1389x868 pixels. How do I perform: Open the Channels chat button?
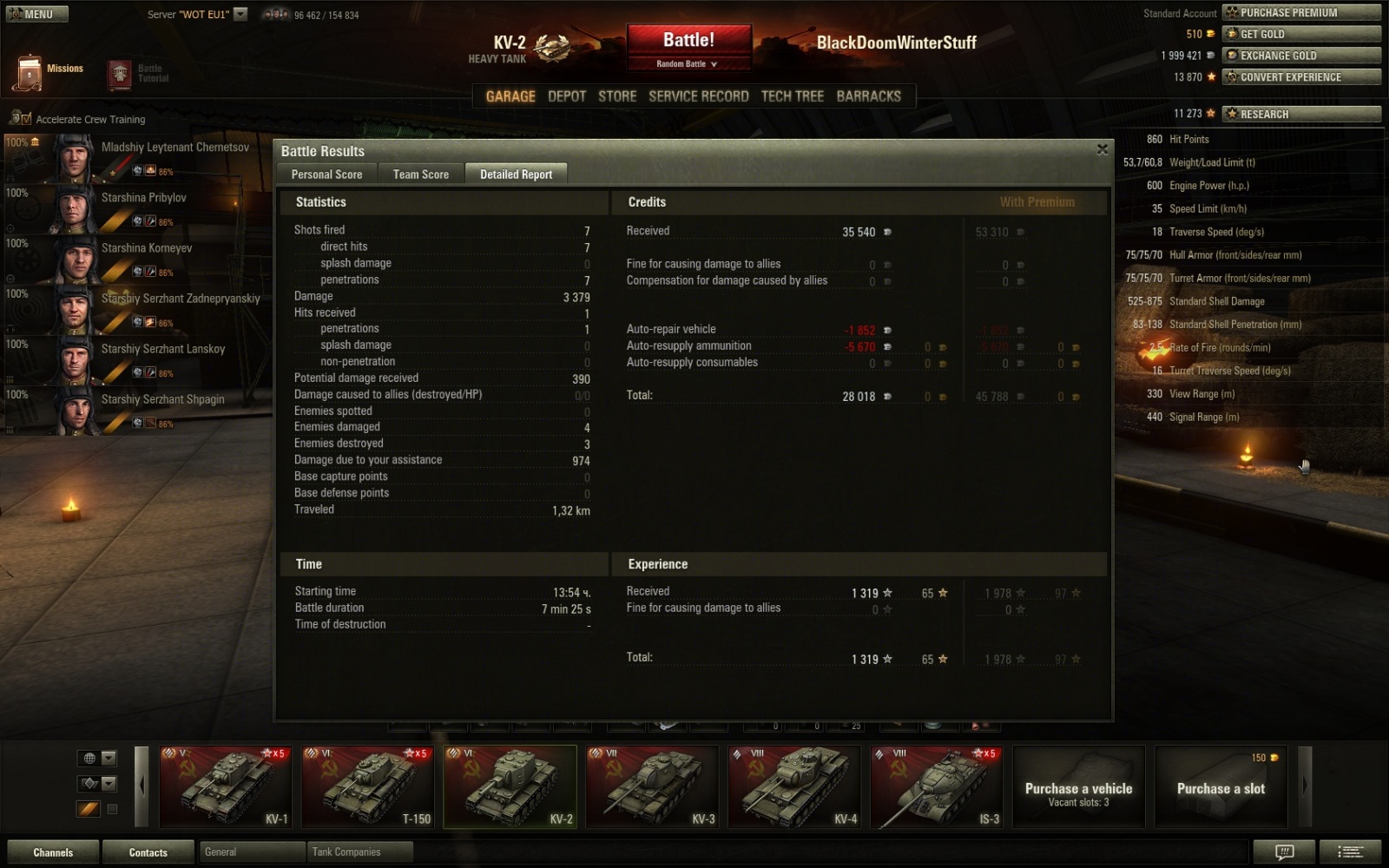point(53,852)
